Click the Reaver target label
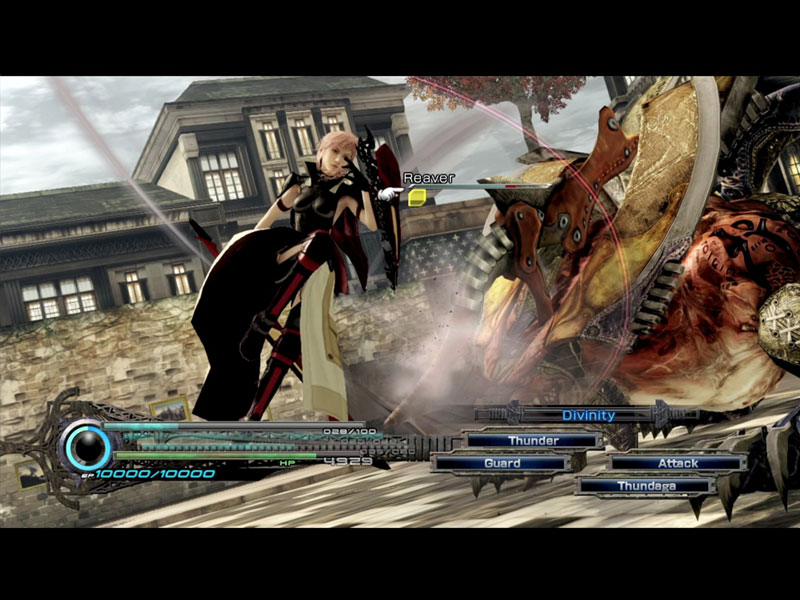This screenshot has width=800, height=600. point(428,178)
